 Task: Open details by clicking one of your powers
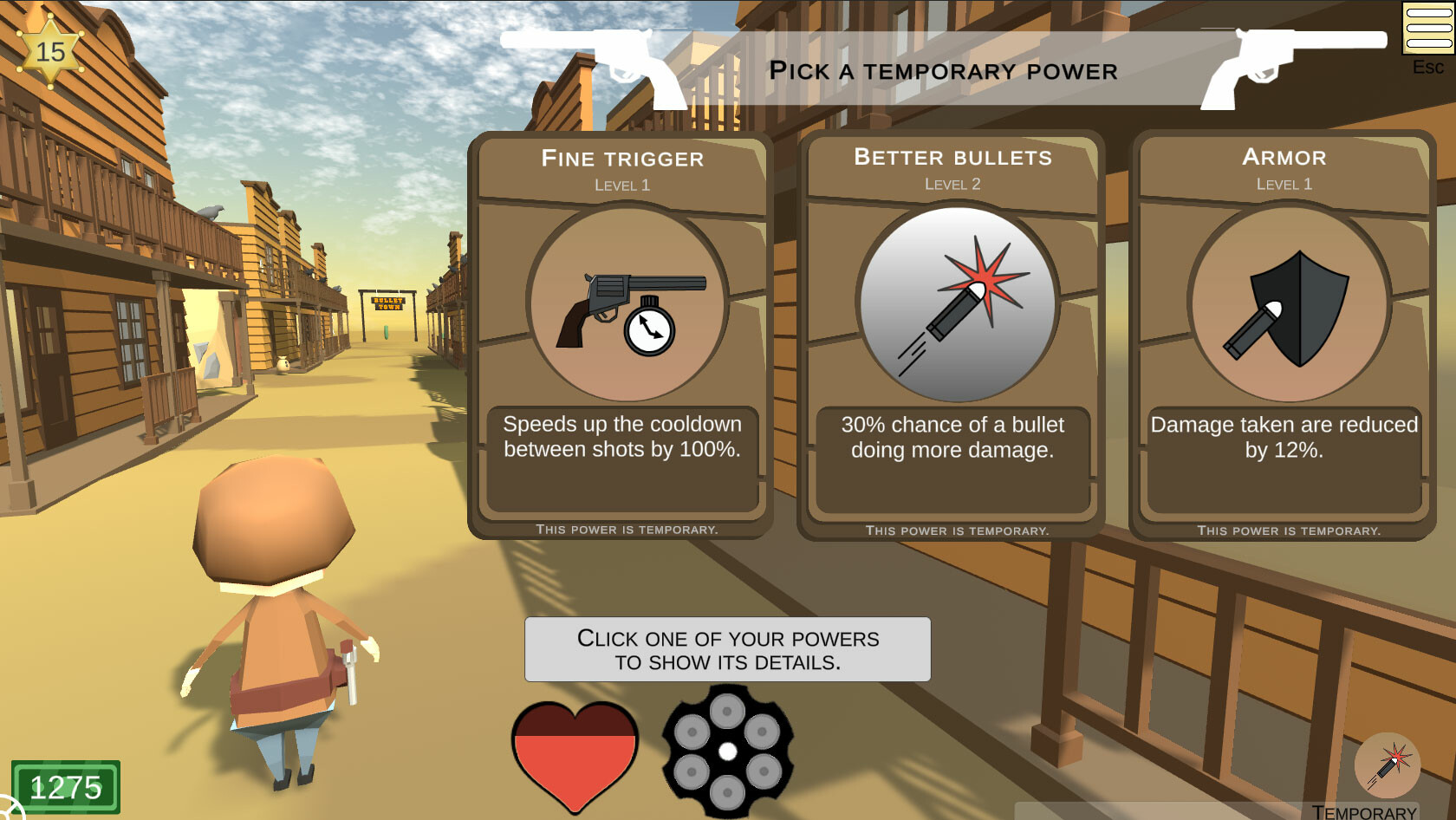click(x=726, y=649)
